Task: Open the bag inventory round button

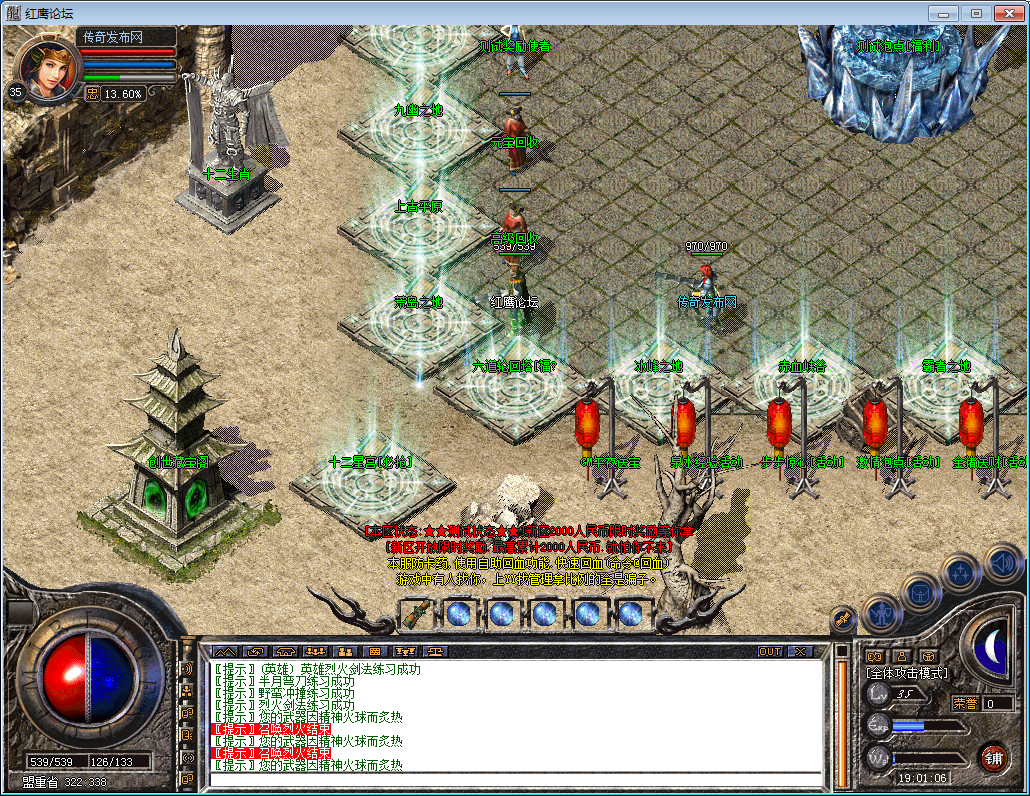Action: 920,592
